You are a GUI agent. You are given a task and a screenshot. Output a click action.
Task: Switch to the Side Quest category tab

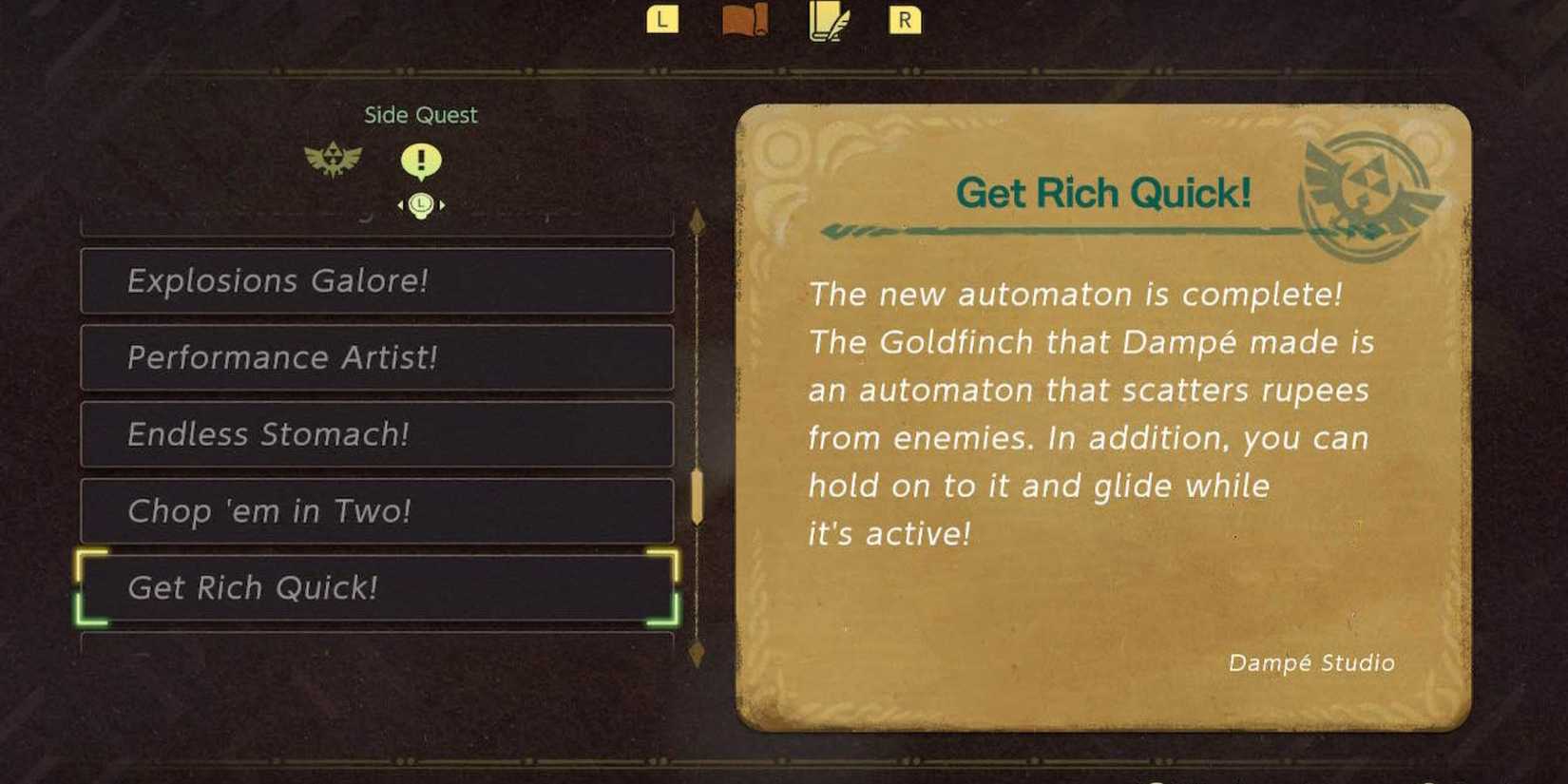[x=421, y=114]
